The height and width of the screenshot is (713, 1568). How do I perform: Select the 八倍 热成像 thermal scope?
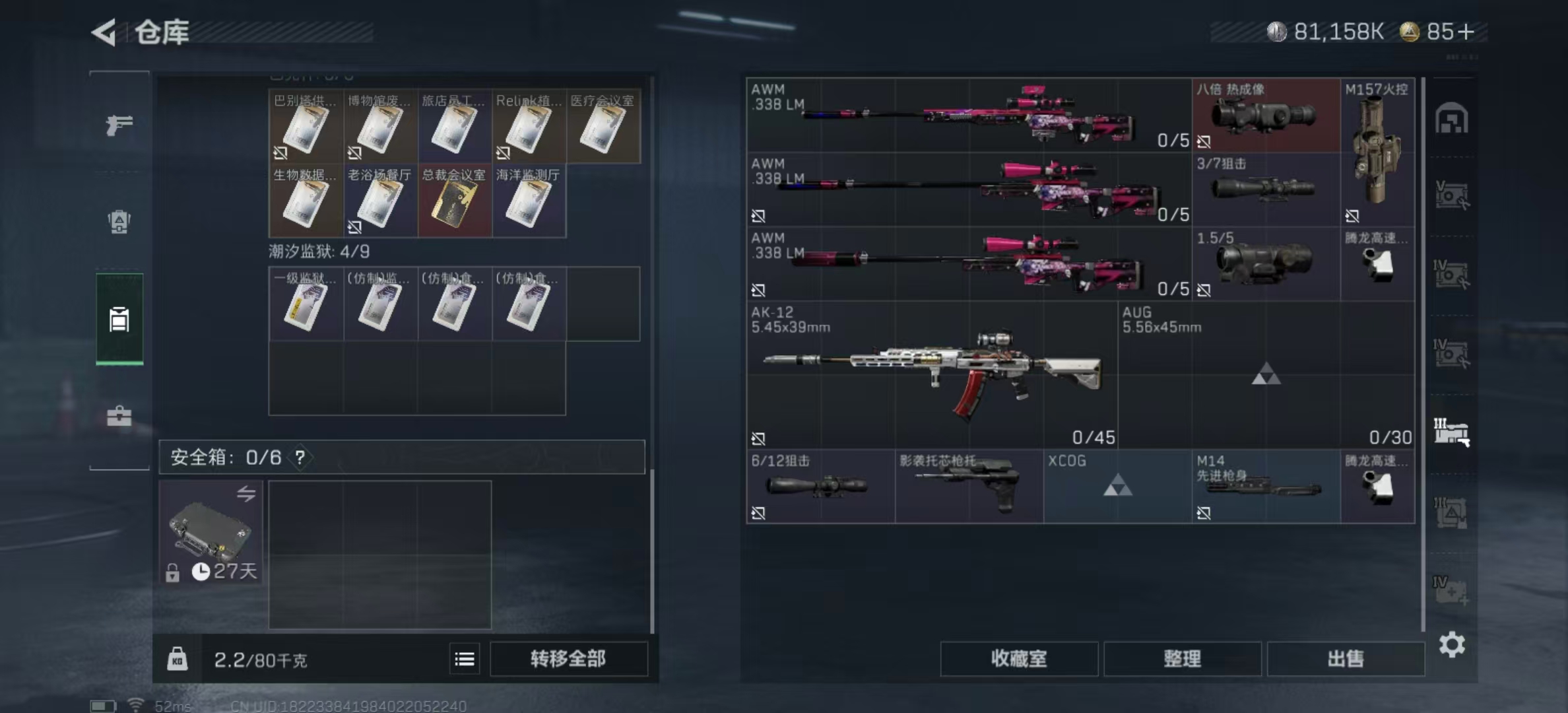point(1265,116)
